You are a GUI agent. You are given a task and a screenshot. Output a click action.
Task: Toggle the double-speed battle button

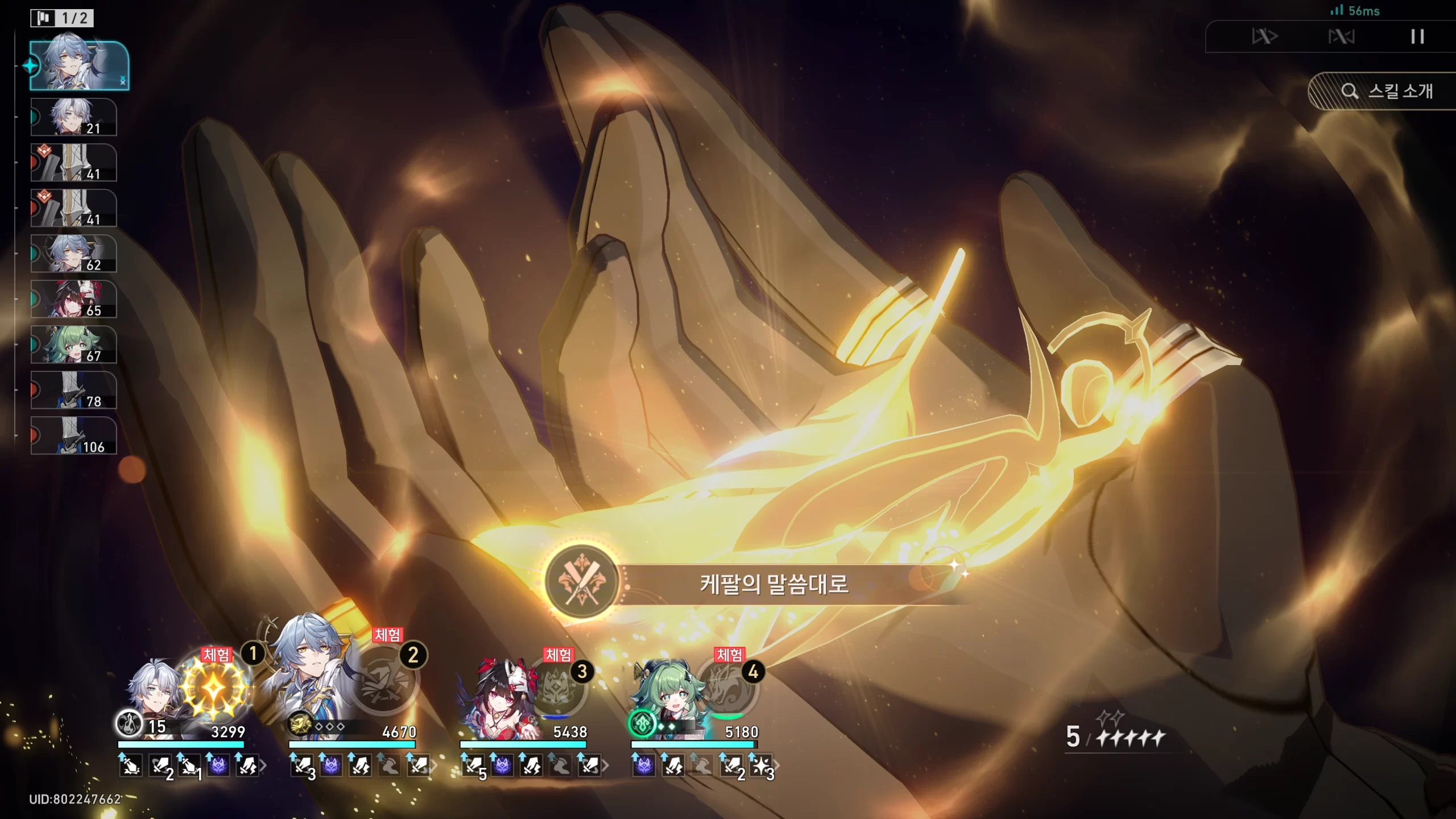click(x=1264, y=37)
